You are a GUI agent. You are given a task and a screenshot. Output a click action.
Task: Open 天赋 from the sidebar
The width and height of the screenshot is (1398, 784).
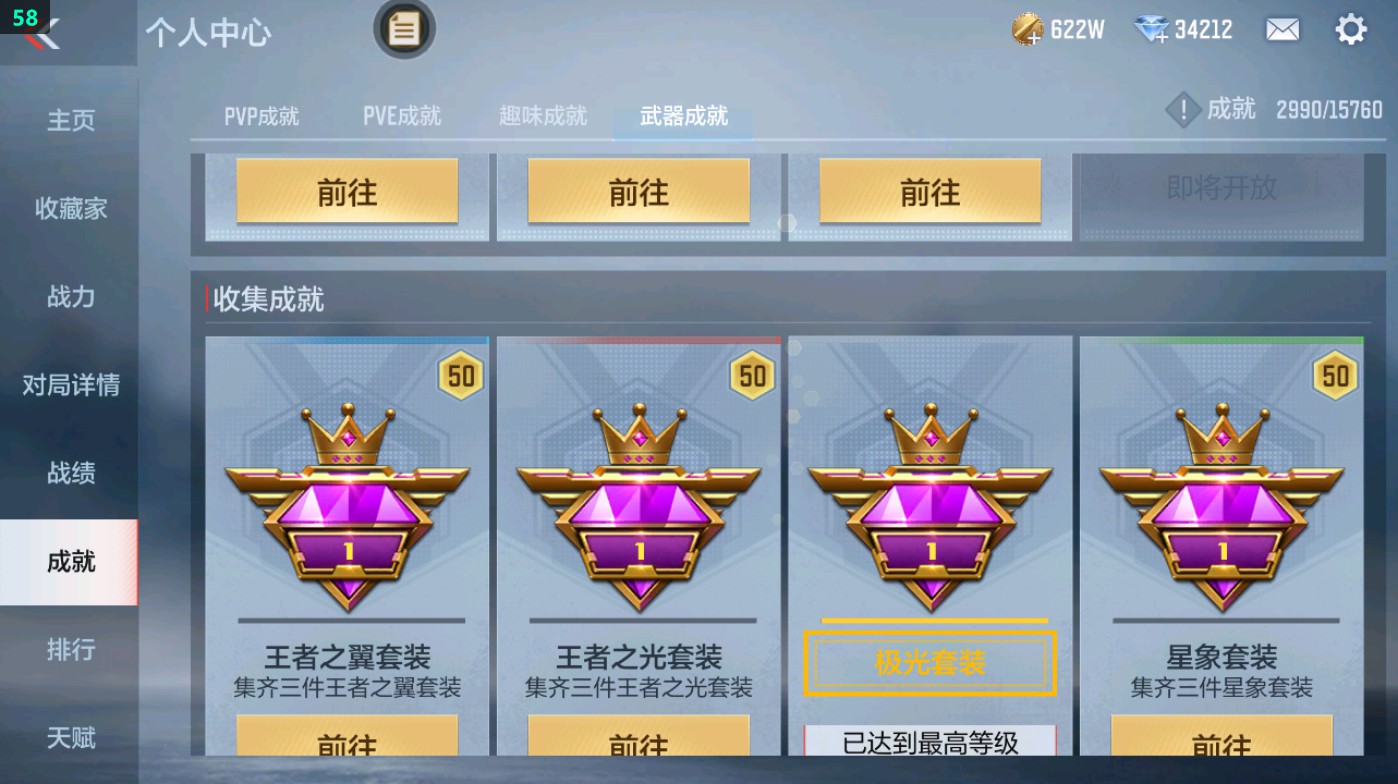[68, 738]
